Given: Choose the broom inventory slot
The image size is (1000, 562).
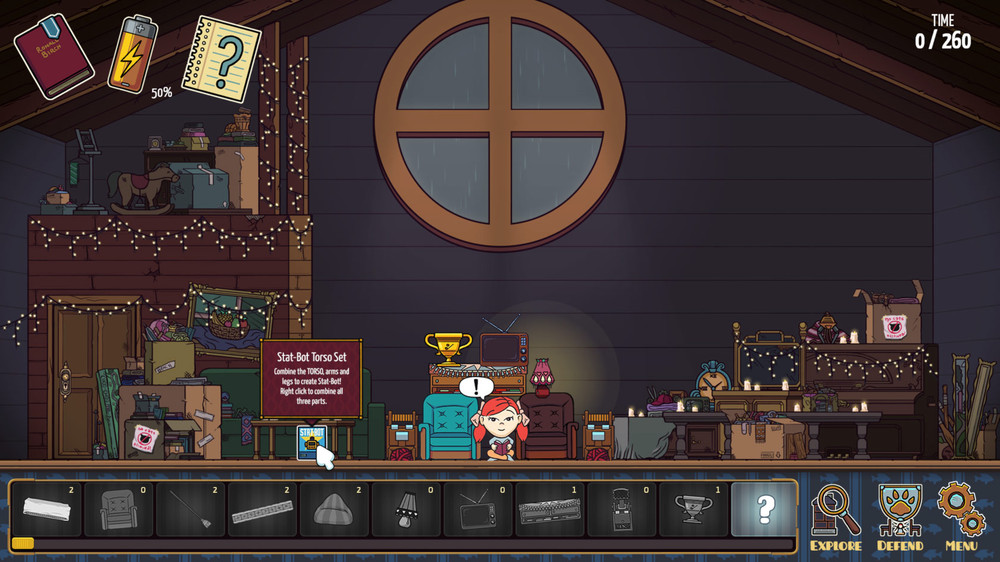Looking at the screenshot, I should (x=191, y=509).
